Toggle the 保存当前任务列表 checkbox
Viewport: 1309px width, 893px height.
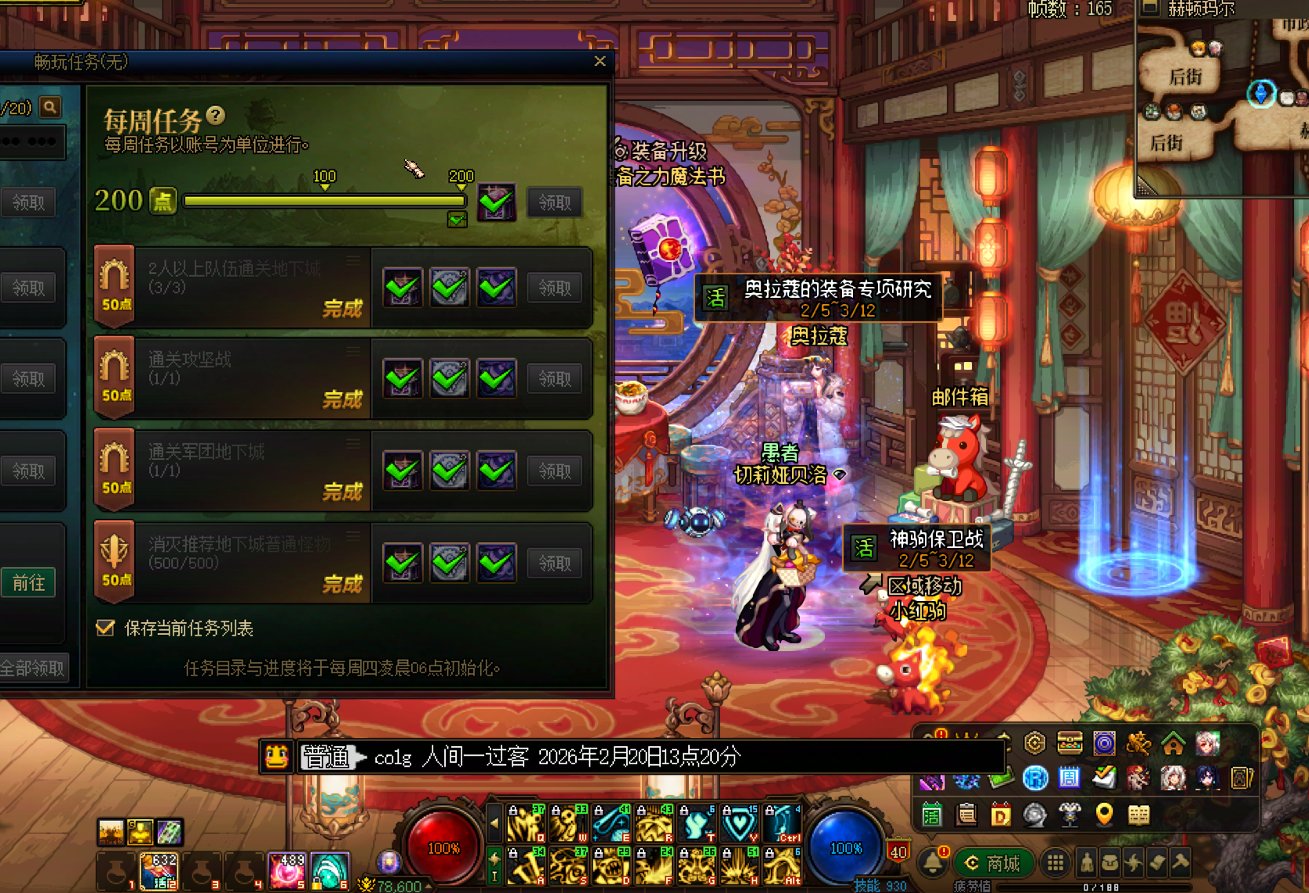(x=104, y=628)
